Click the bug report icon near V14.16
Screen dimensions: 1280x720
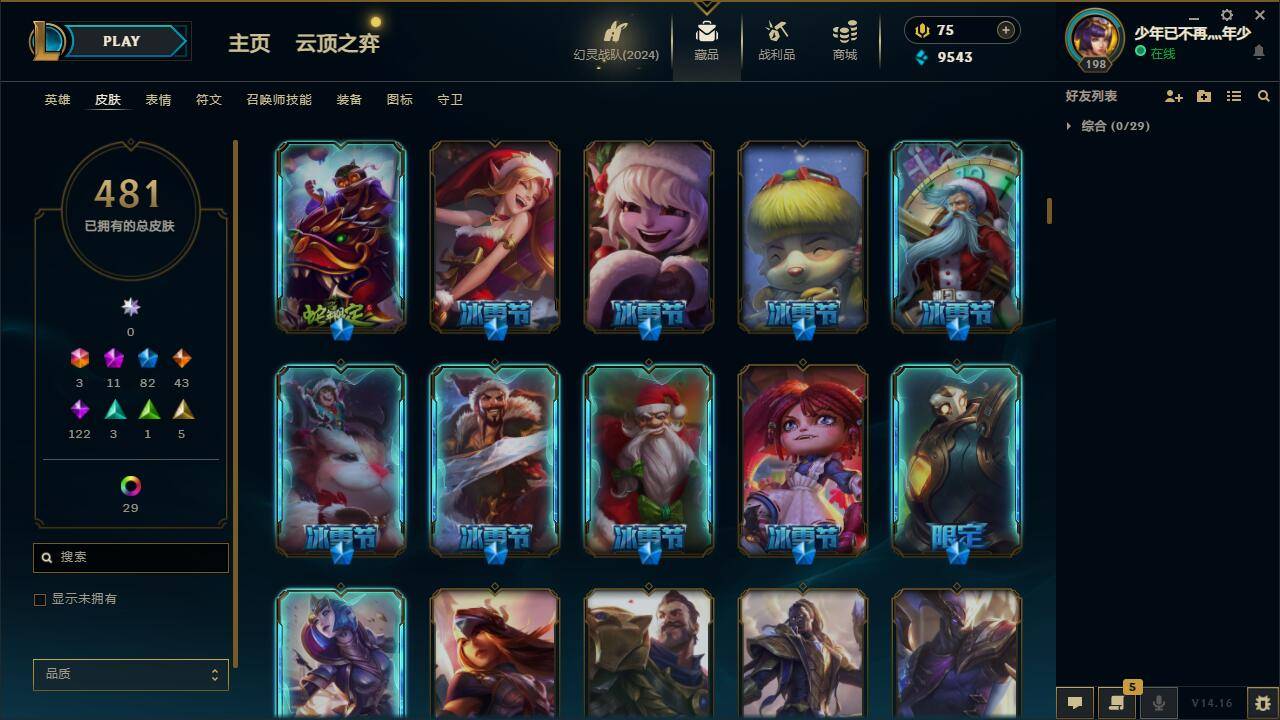1264,703
